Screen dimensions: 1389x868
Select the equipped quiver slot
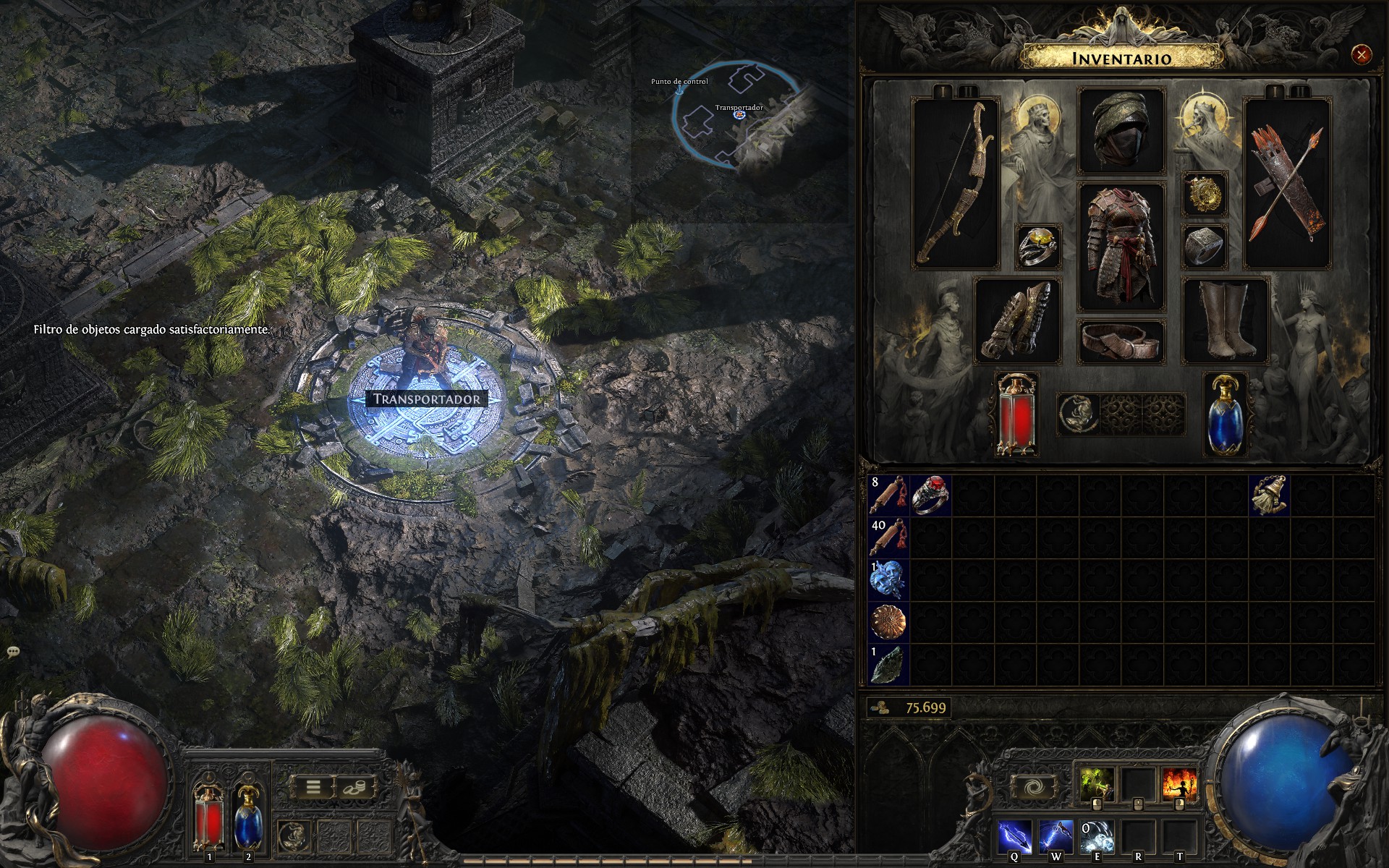(1287, 184)
